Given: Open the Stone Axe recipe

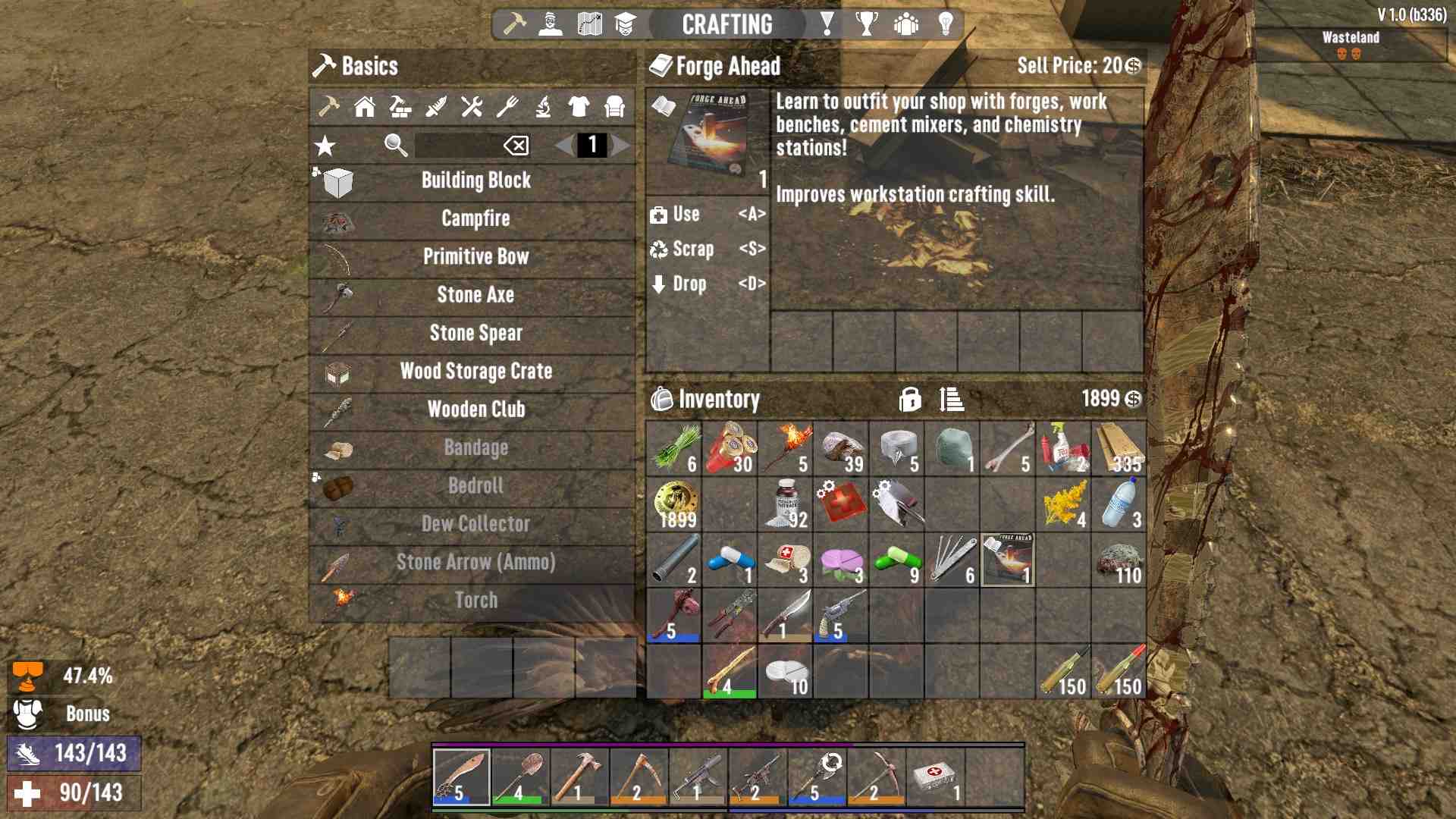Looking at the screenshot, I should point(475,294).
